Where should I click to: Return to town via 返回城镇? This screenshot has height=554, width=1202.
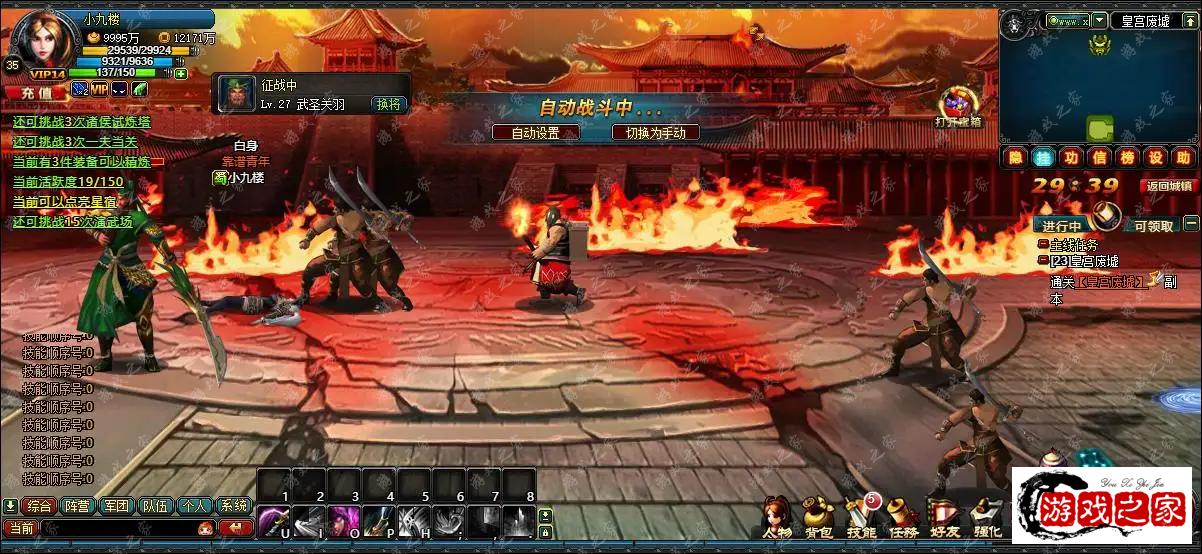1169,186
